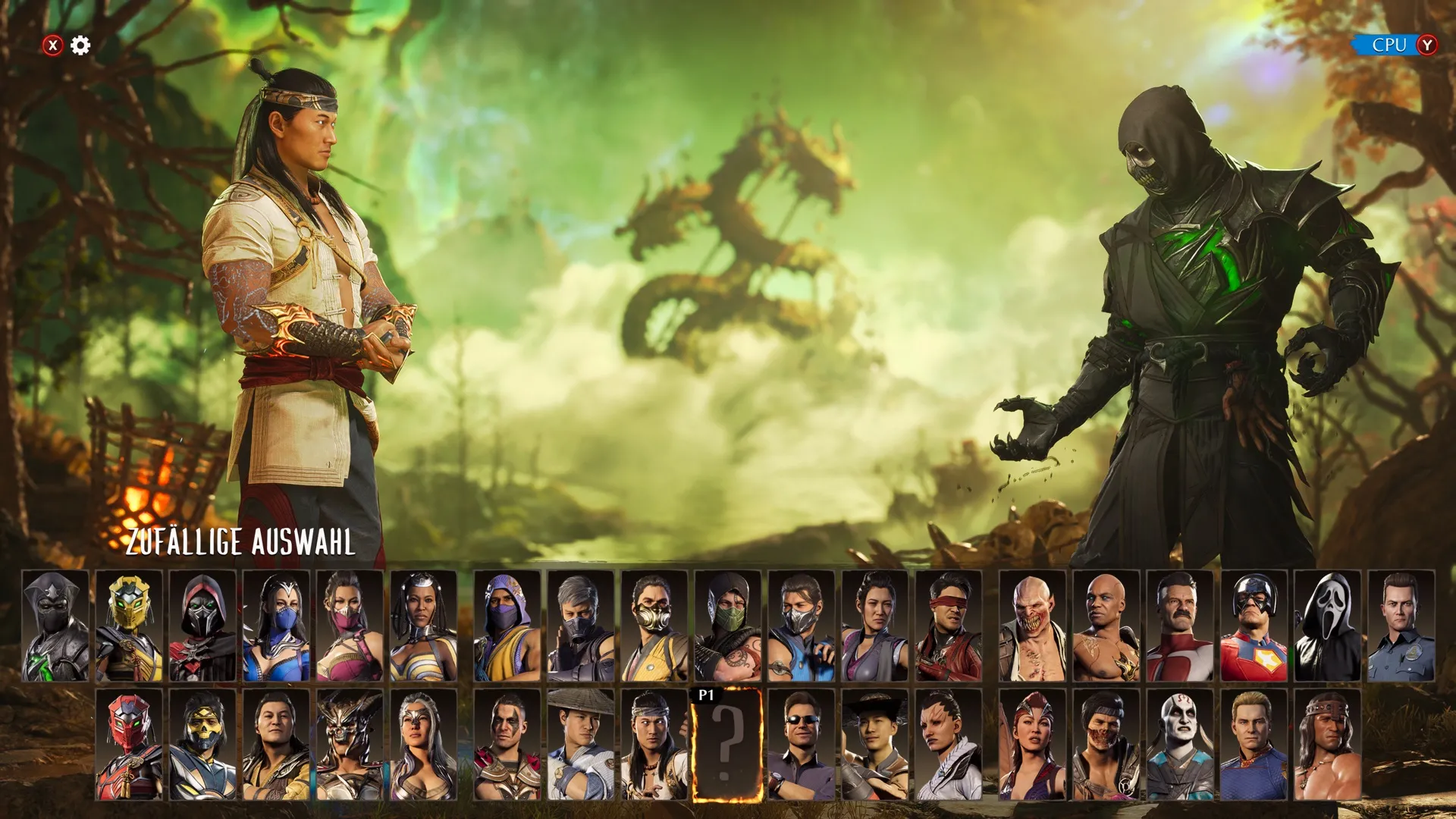Viewport: 1456px width, 819px height.
Task: Choose Noob Saibot's portrait
Action: pyautogui.click(x=55, y=626)
